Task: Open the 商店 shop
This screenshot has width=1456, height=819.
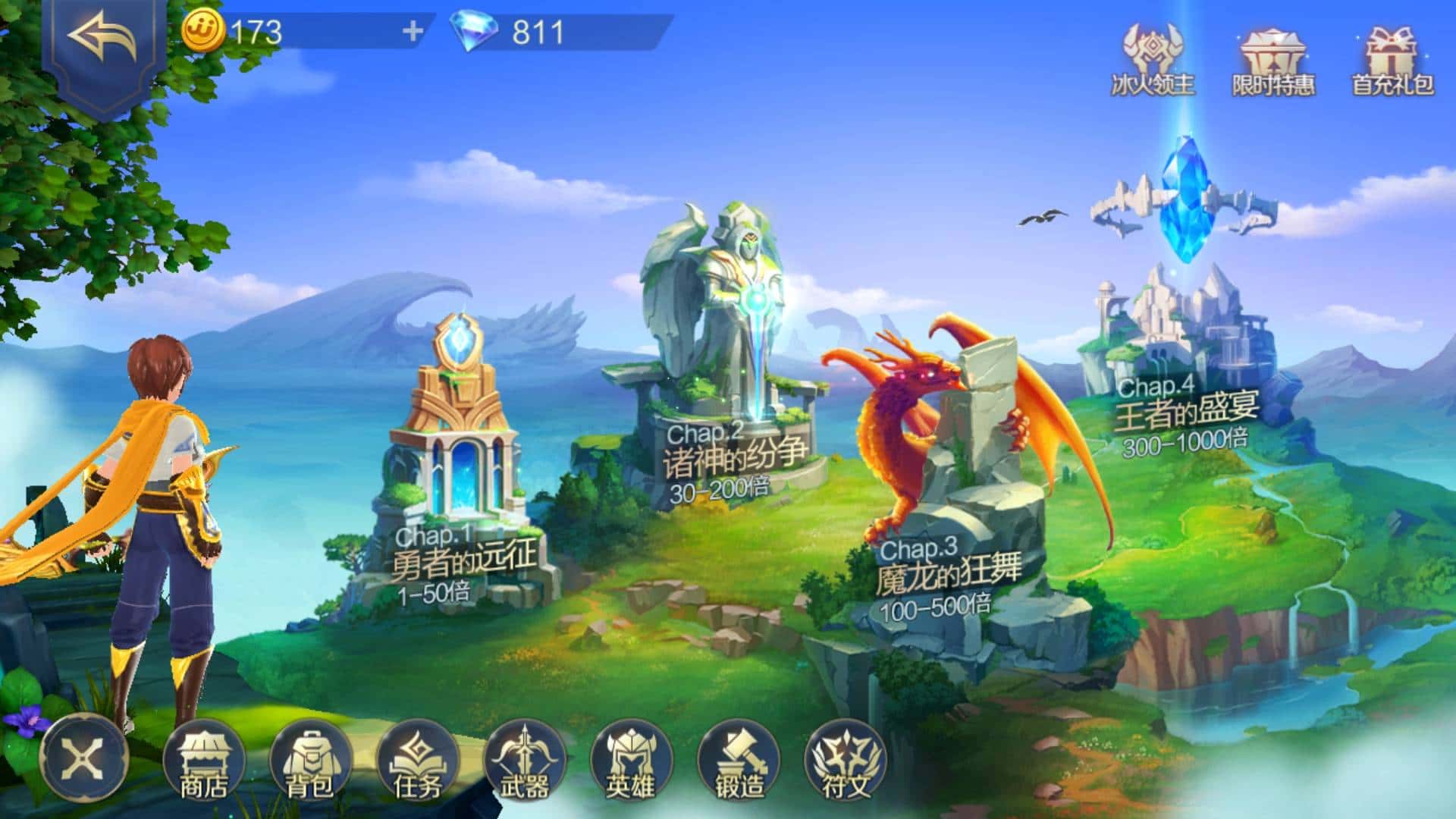Action: coord(203,762)
